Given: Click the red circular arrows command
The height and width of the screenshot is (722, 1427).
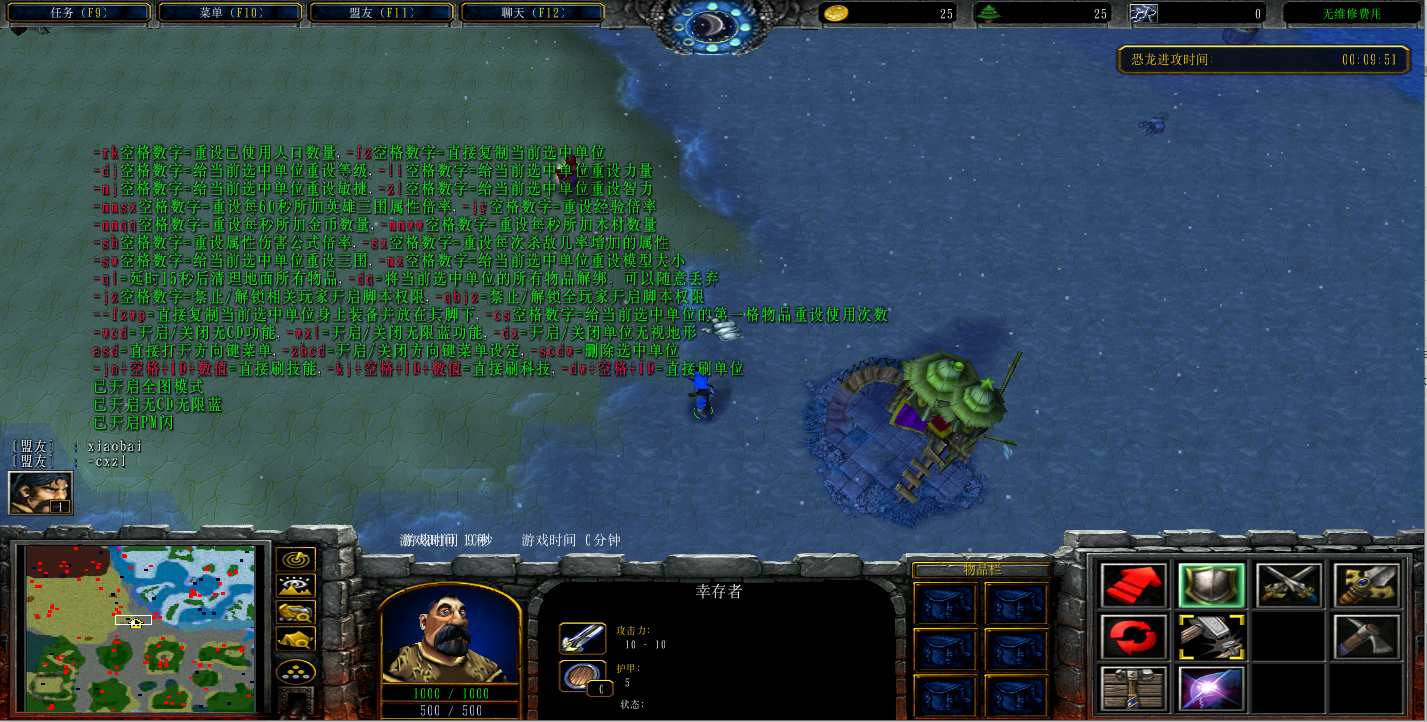Looking at the screenshot, I should click(1133, 637).
